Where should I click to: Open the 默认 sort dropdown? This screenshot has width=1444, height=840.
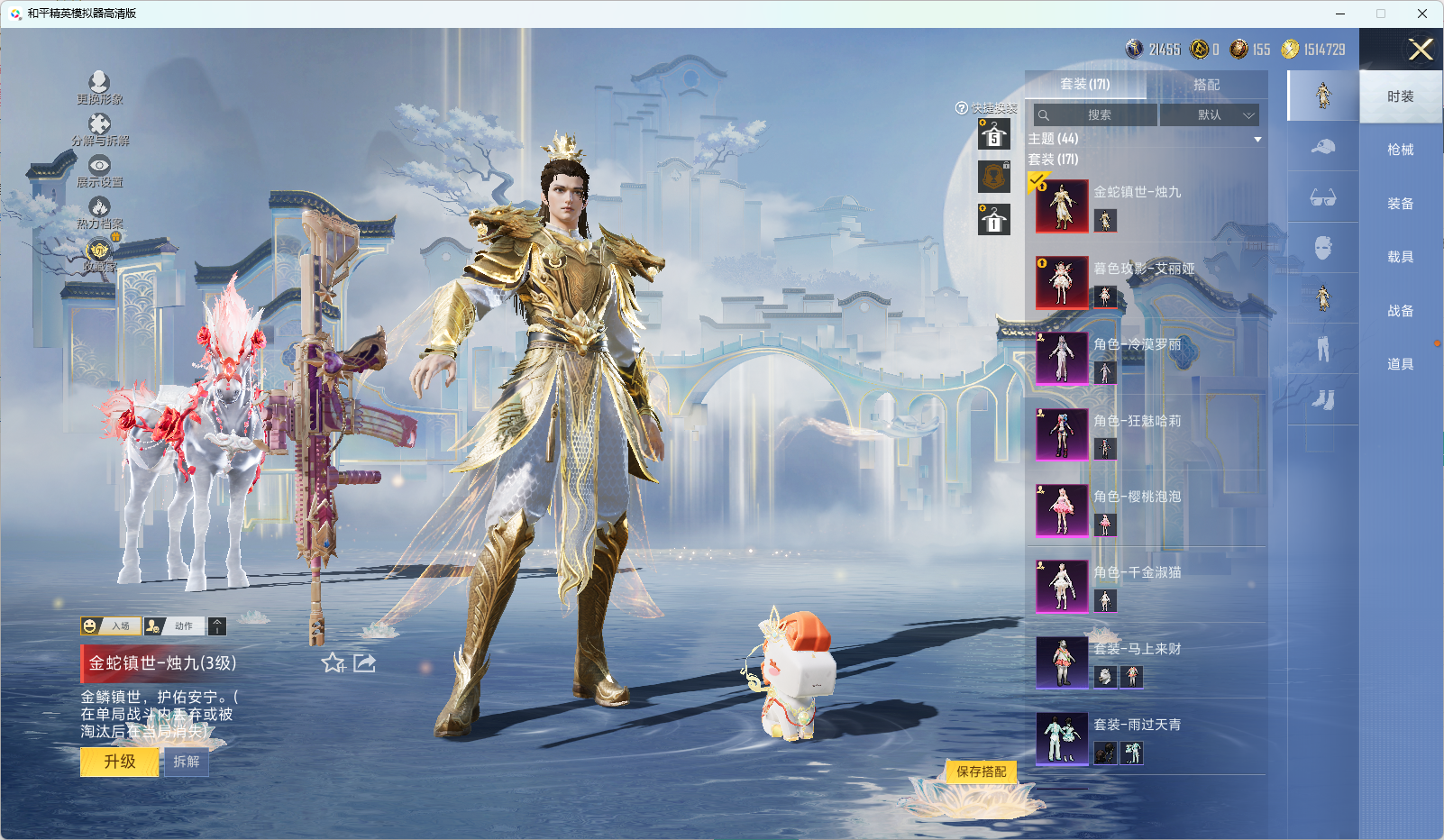(x=1210, y=115)
